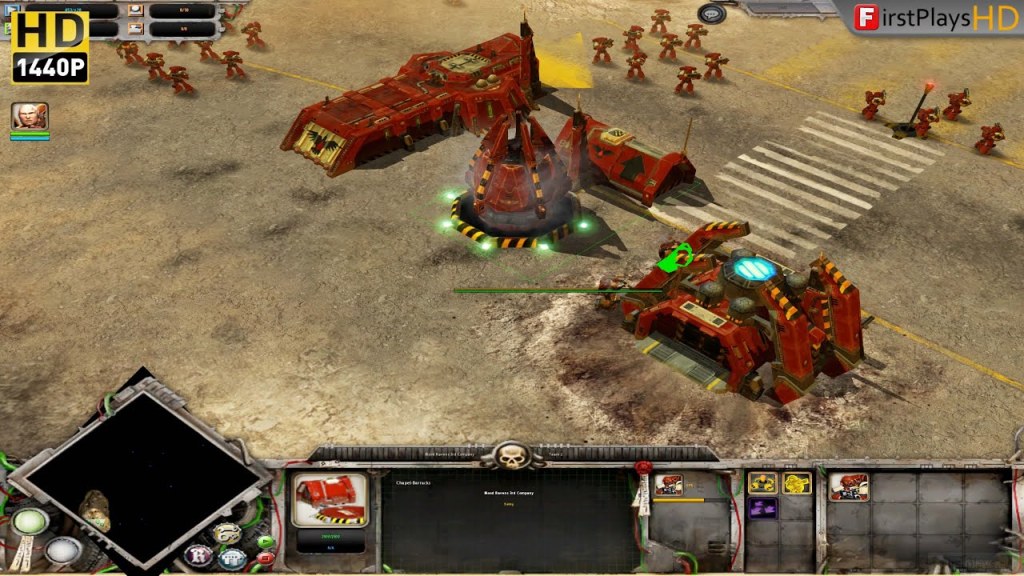The width and height of the screenshot is (1024, 576).
Task: Choose the yellow servitor squad build icon
Action: pos(762,484)
